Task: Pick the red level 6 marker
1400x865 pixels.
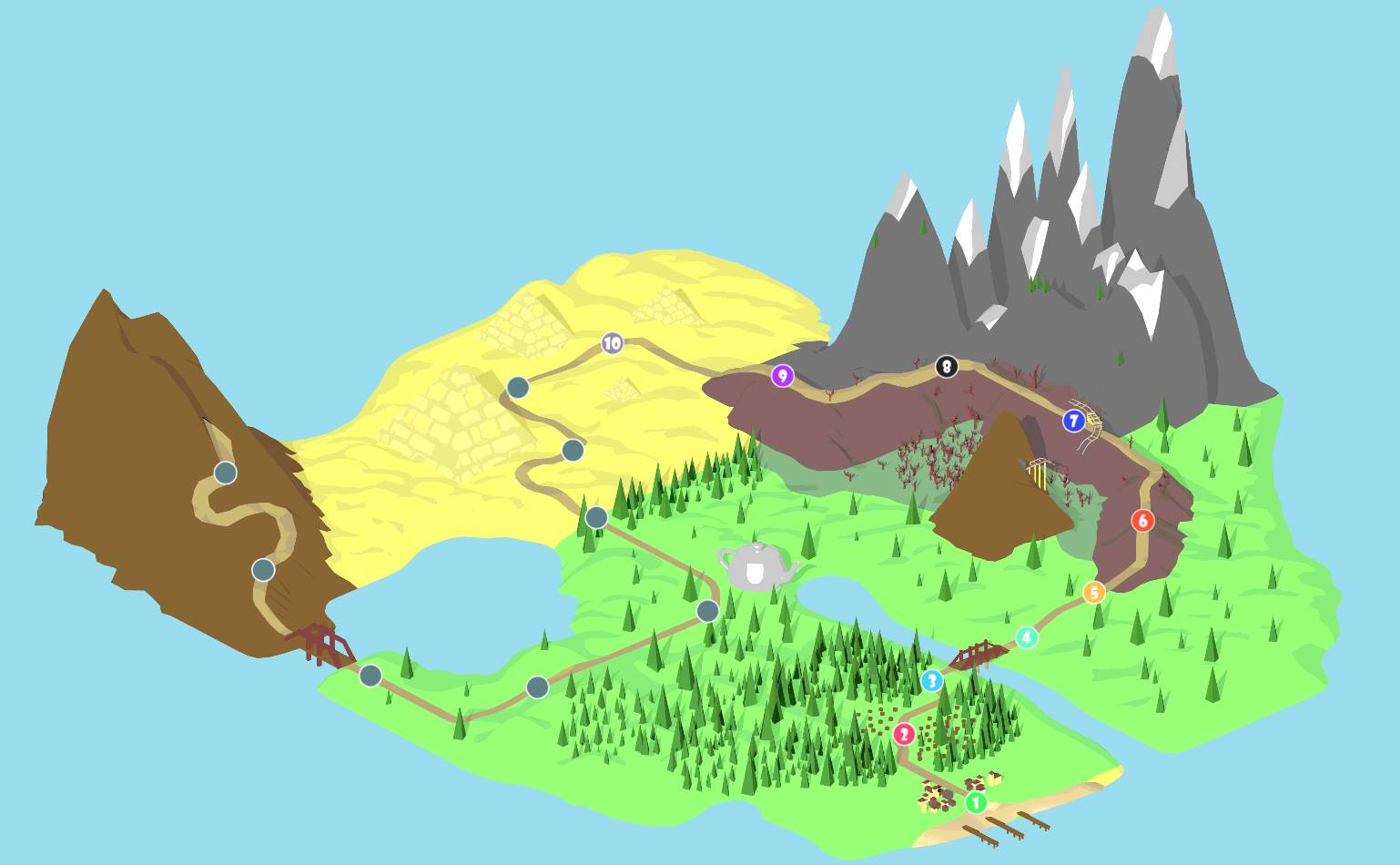Action: click(x=1142, y=521)
